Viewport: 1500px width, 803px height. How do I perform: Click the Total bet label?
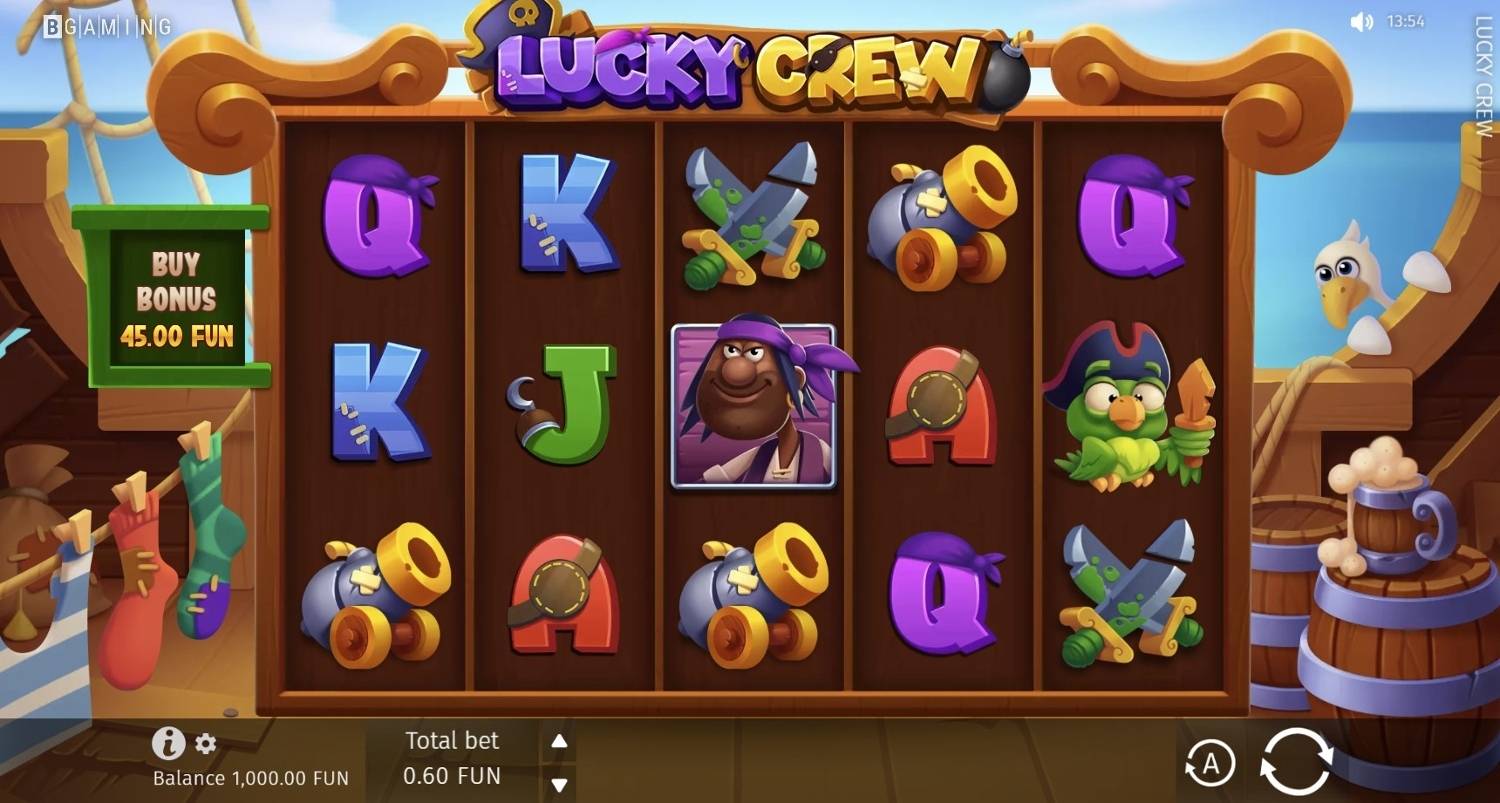[451, 740]
